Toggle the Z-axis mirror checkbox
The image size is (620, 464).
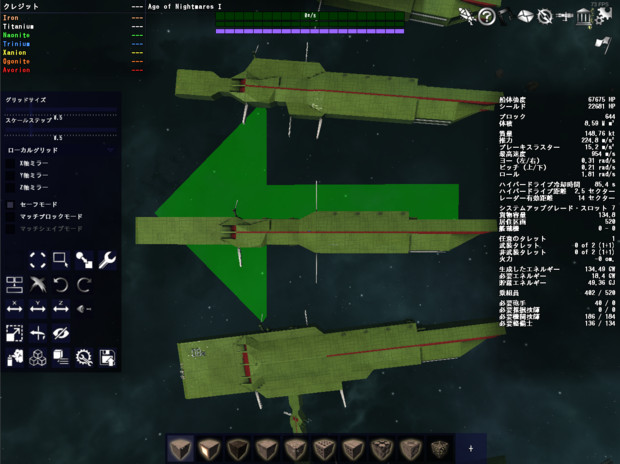point(11,187)
